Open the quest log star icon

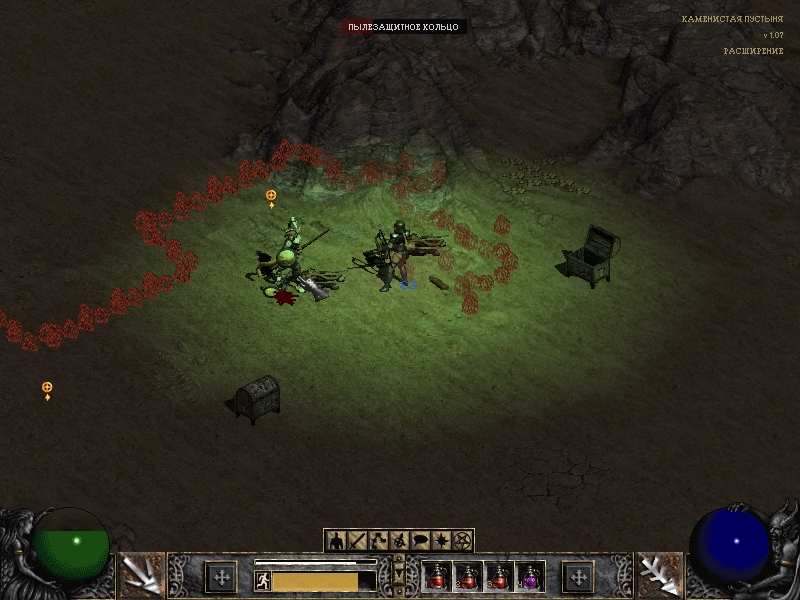click(x=441, y=541)
